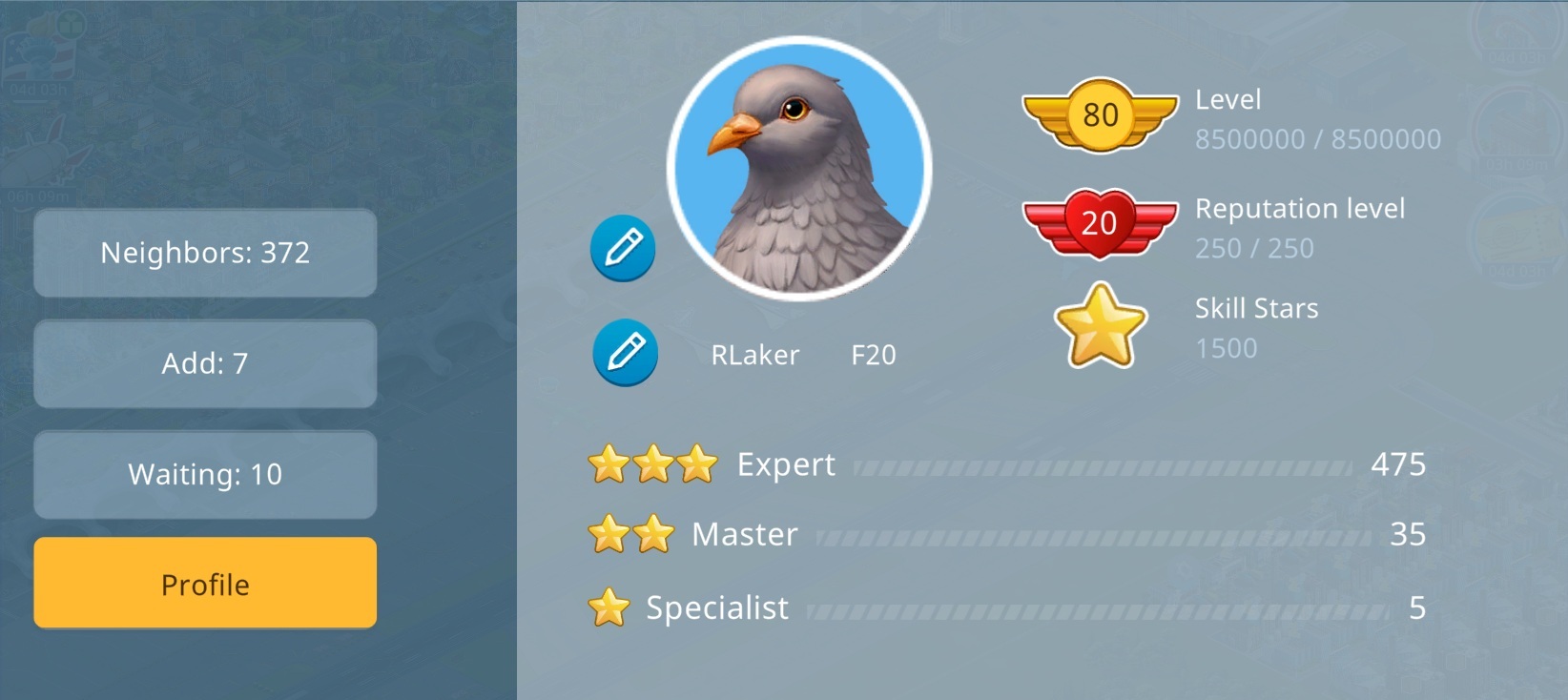
Task: Click the one-star Specialist row
Action: (x=1006, y=607)
